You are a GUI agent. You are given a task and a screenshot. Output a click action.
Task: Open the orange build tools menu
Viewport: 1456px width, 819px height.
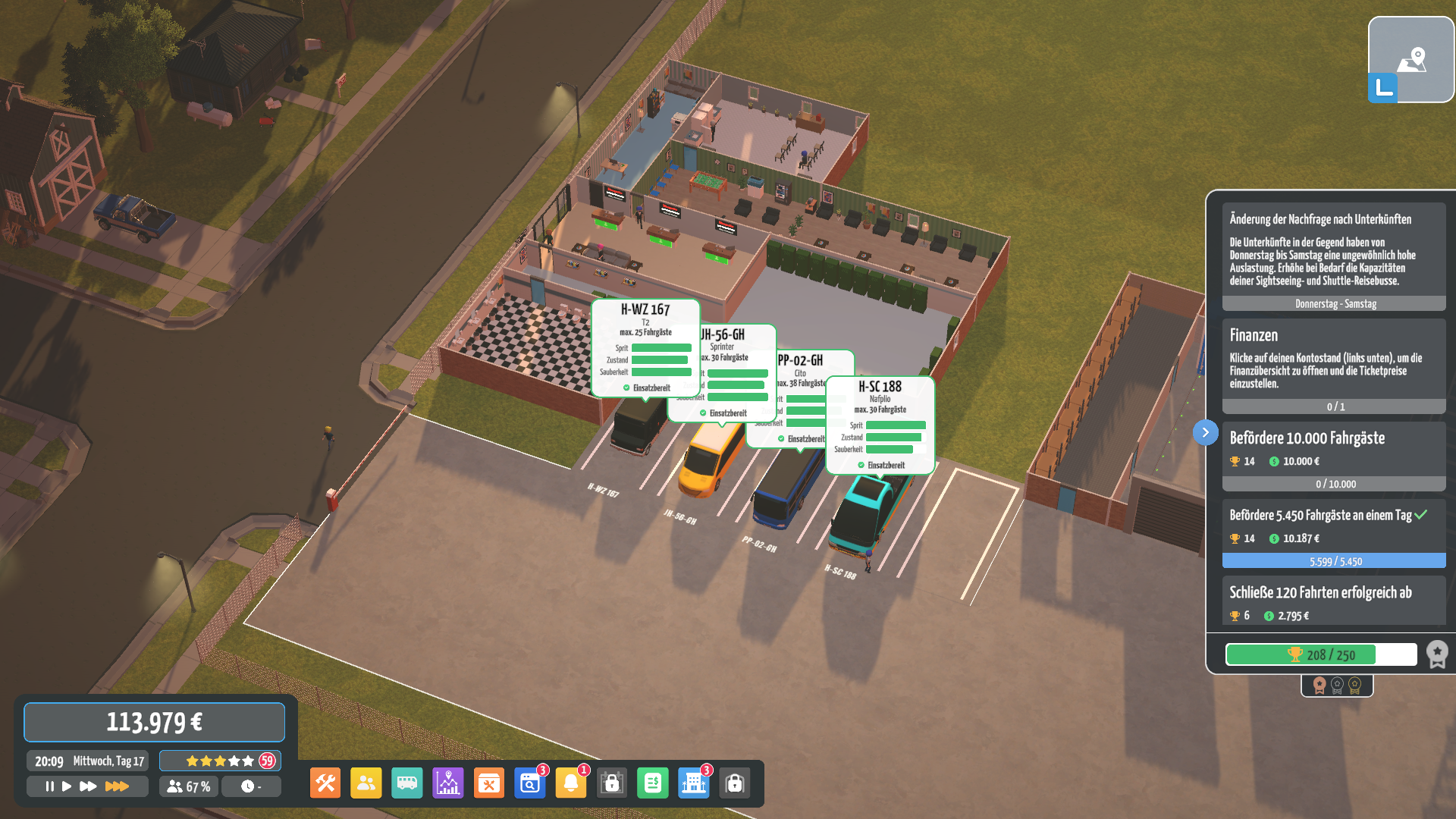tap(325, 783)
